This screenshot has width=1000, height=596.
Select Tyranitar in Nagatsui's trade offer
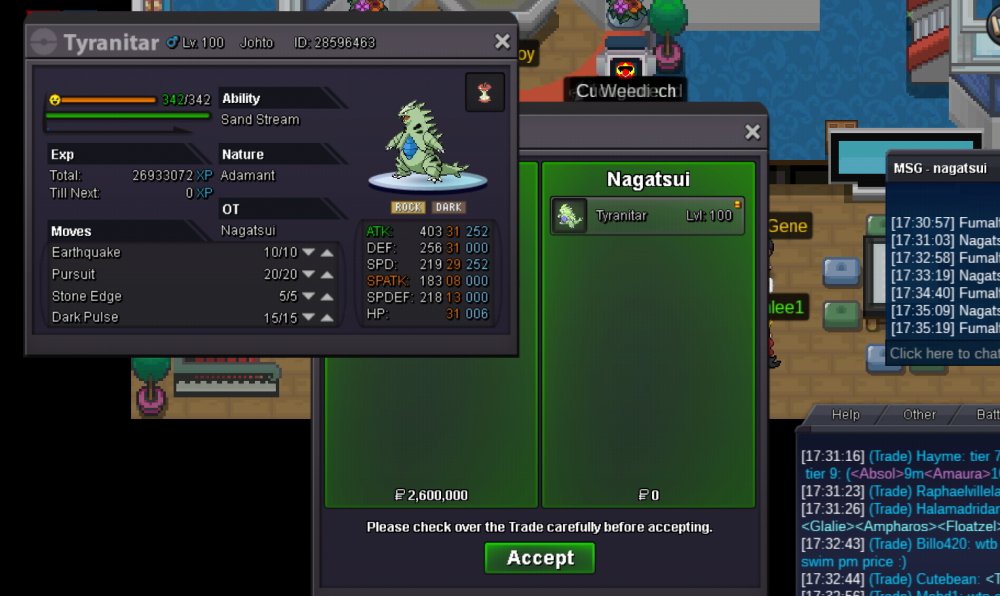point(648,216)
